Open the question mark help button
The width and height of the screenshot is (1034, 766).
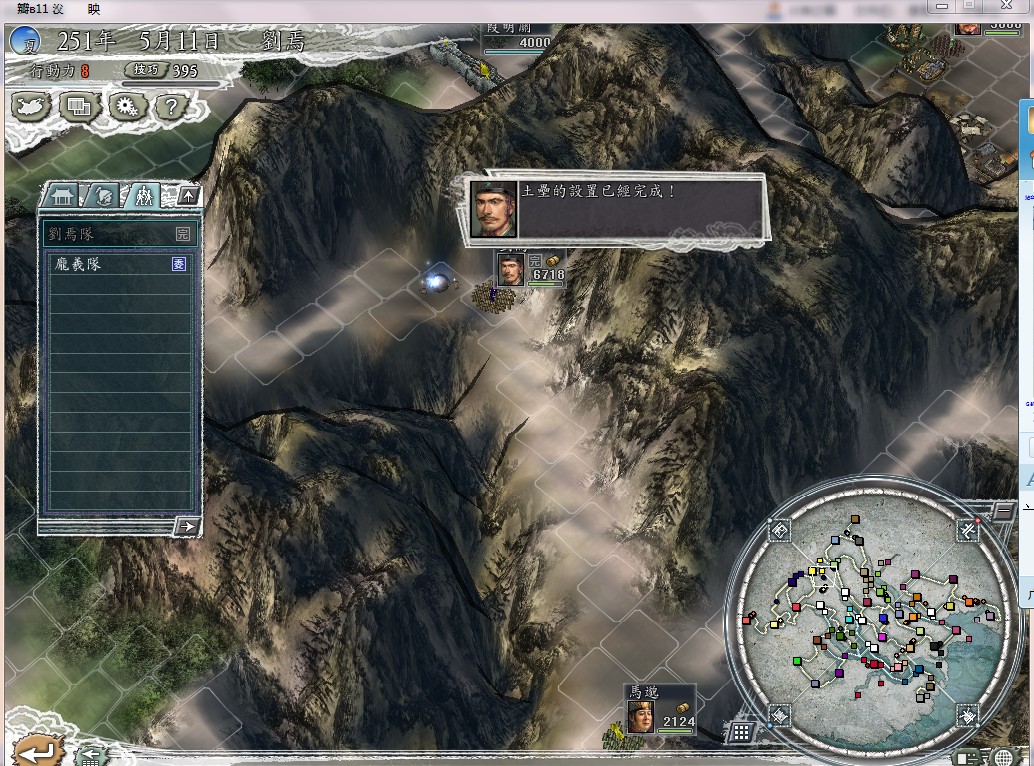click(171, 105)
